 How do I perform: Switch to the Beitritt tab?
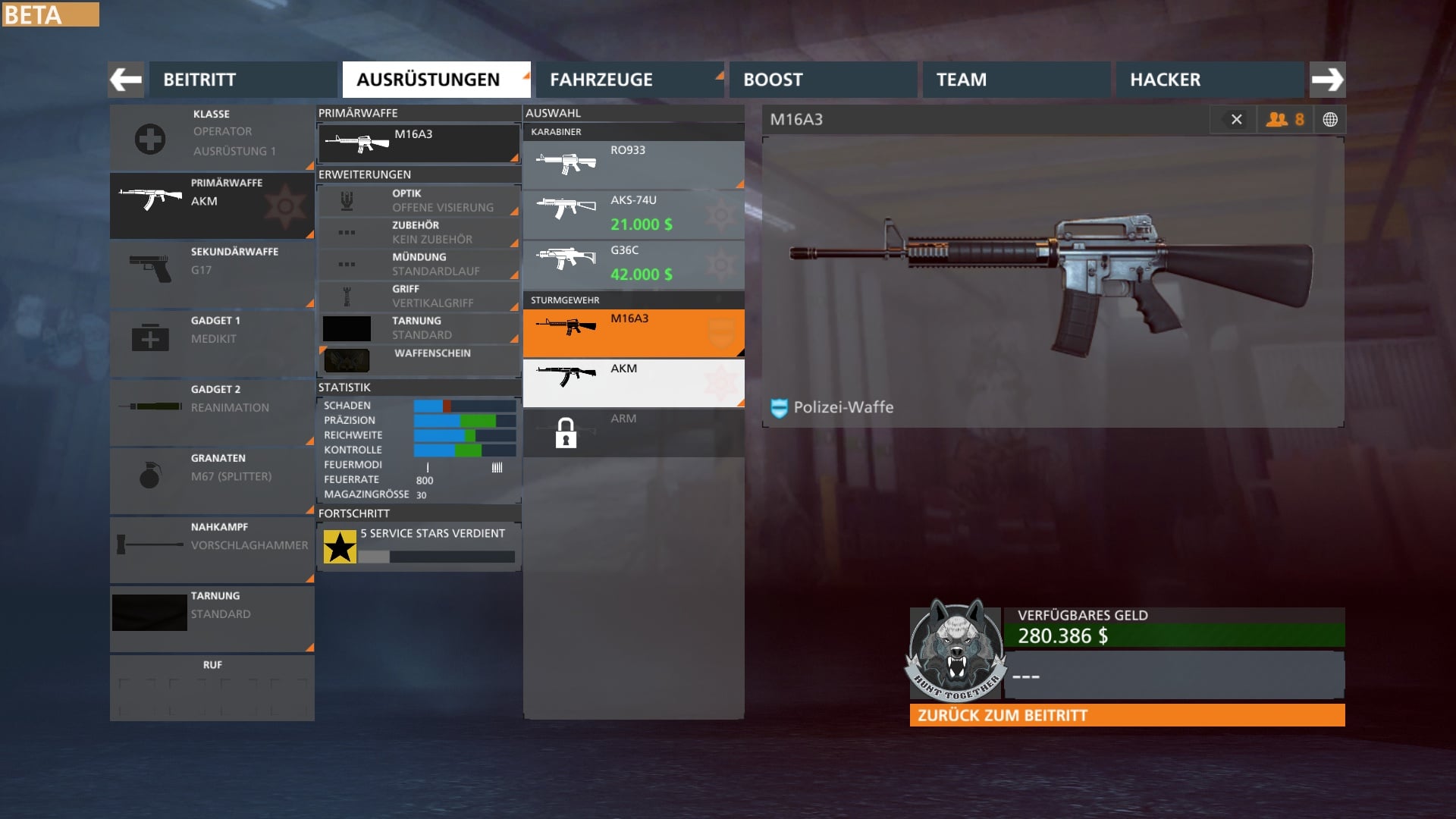(x=243, y=80)
